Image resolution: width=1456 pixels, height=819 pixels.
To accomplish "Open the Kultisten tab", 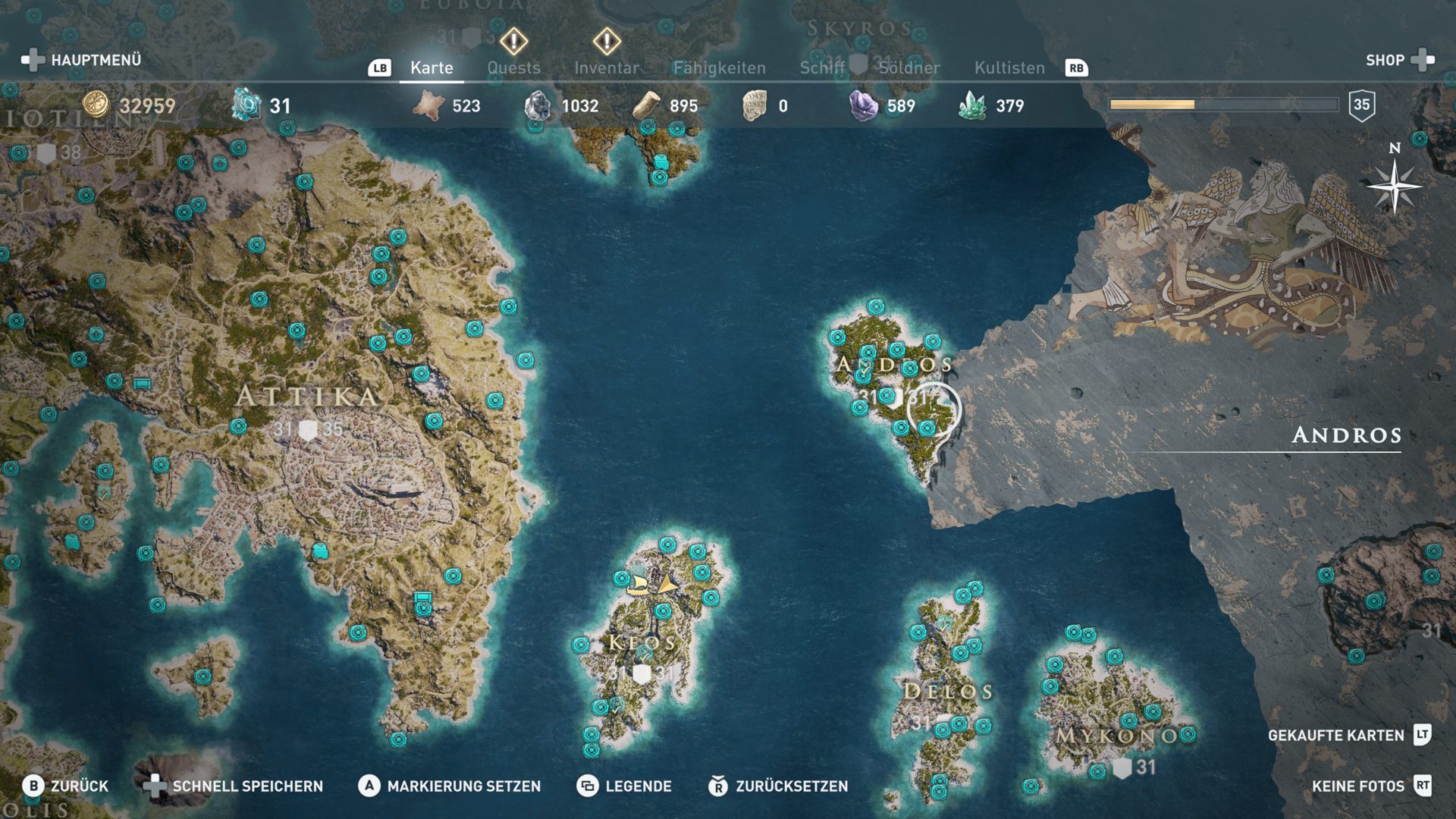I will click(1009, 67).
